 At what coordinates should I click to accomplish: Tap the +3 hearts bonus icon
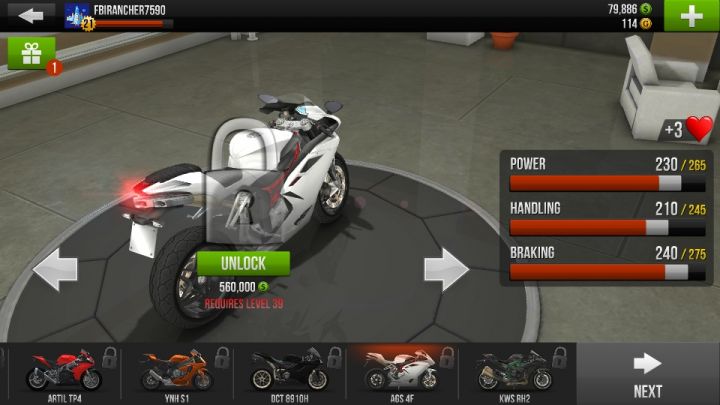pos(688,129)
